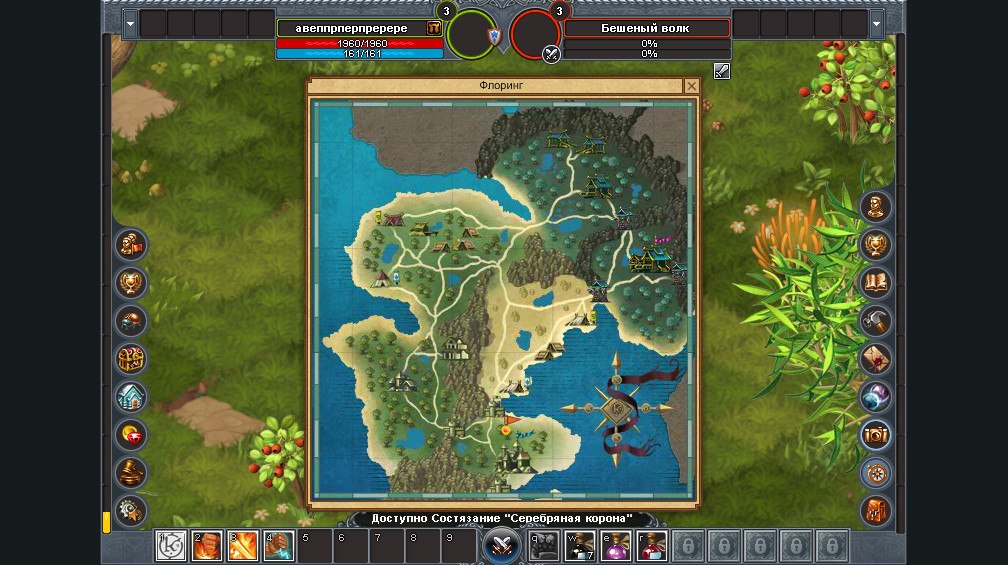Use the purple potion in slot e

[x=616, y=546]
